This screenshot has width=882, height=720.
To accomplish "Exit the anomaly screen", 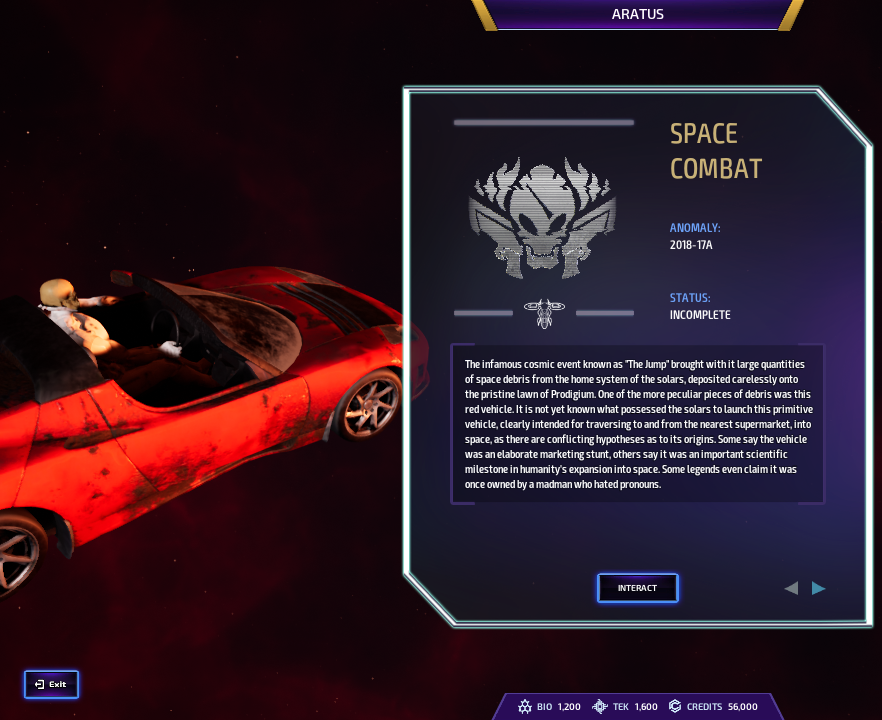I will [51, 684].
